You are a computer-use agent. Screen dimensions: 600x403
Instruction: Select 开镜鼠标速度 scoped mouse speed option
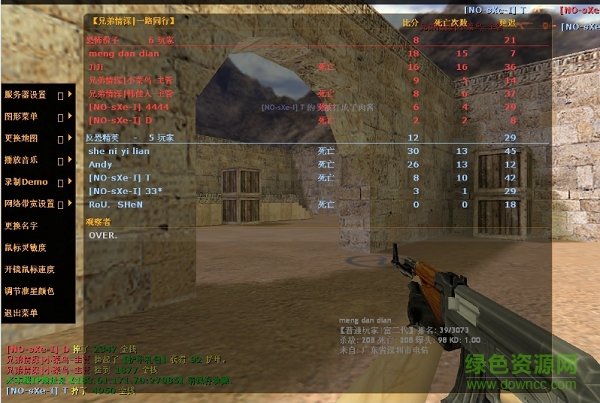coord(28,269)
